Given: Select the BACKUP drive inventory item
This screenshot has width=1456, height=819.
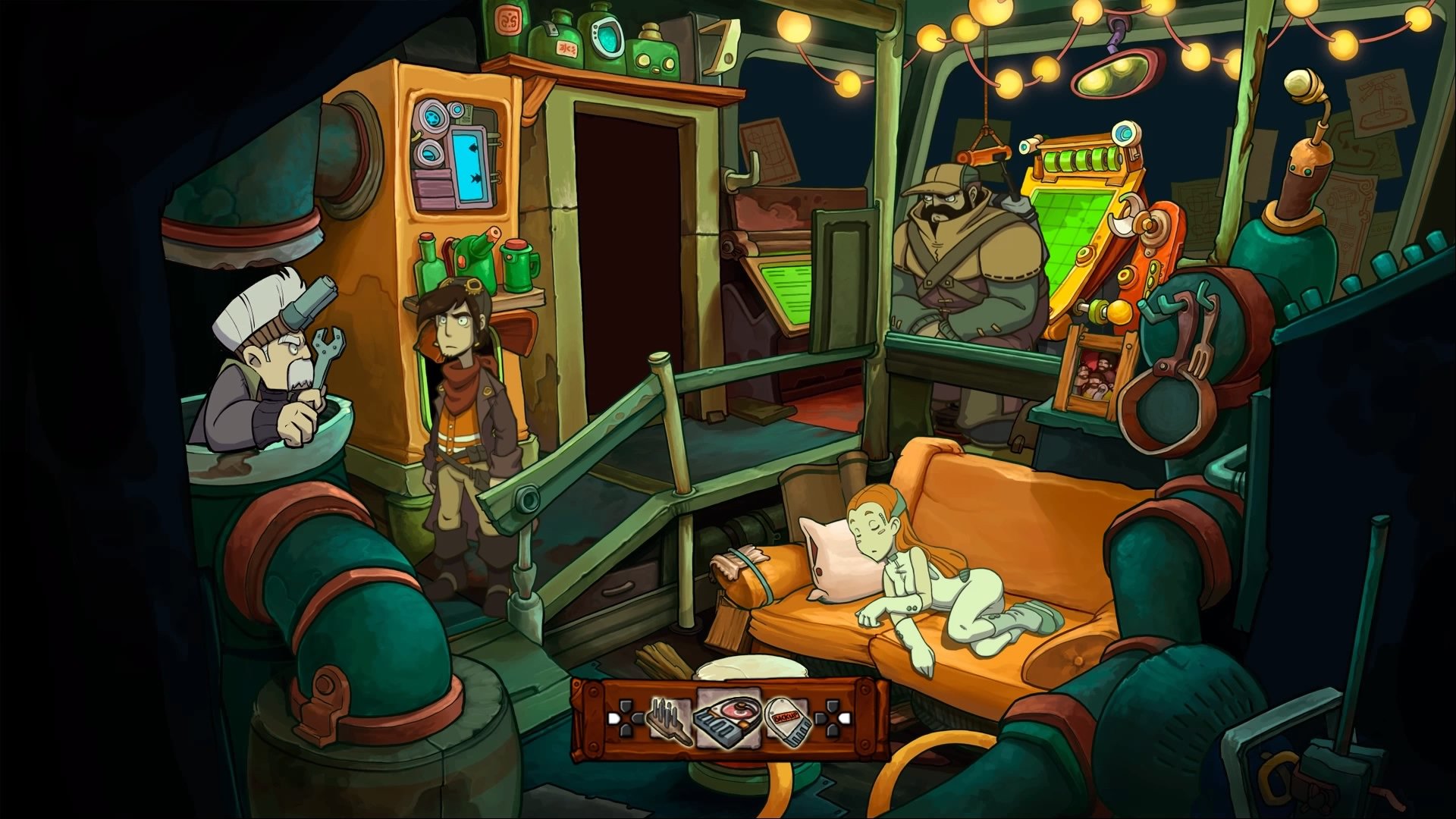Looking at the screenshot, I should 788,720.
